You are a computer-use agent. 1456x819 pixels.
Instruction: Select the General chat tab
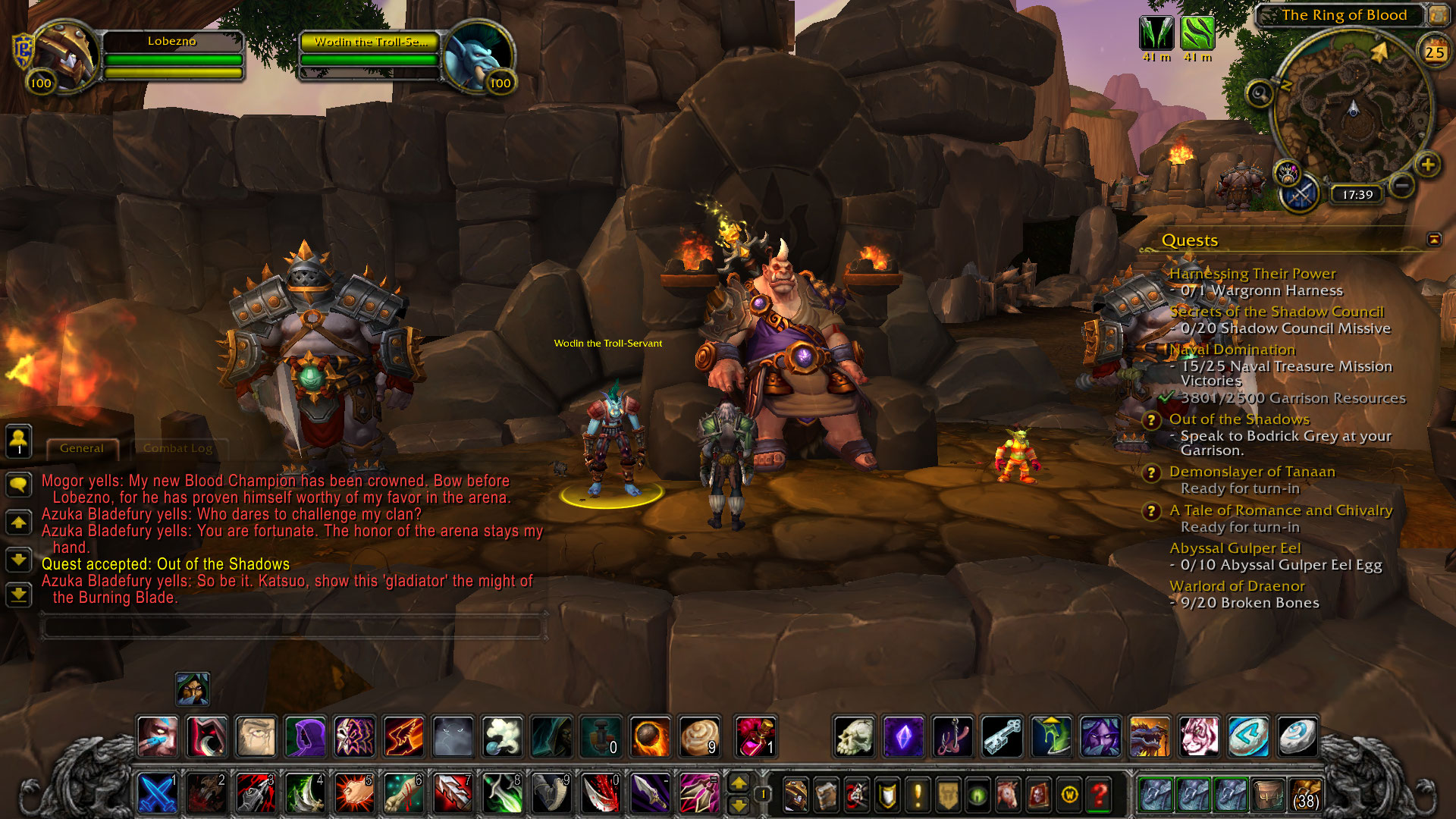(82, 448)
